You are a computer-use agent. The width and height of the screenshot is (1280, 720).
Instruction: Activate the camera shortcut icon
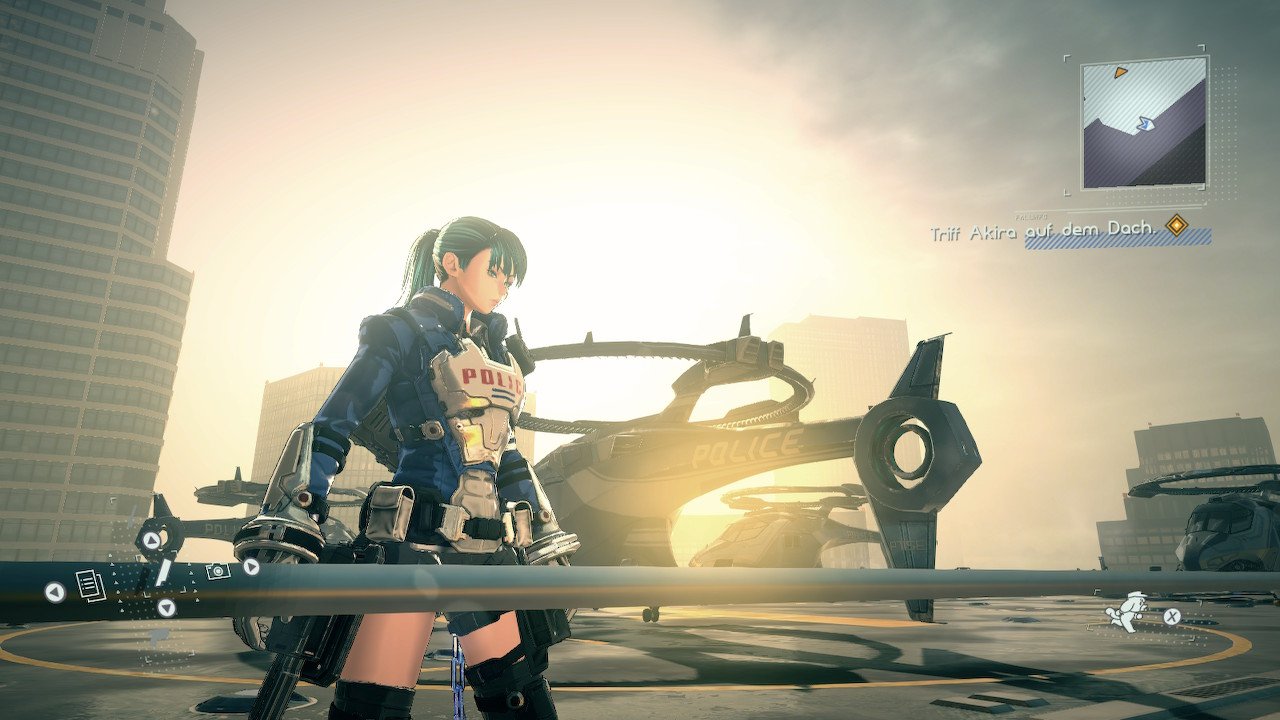click(x=217, y=570)
